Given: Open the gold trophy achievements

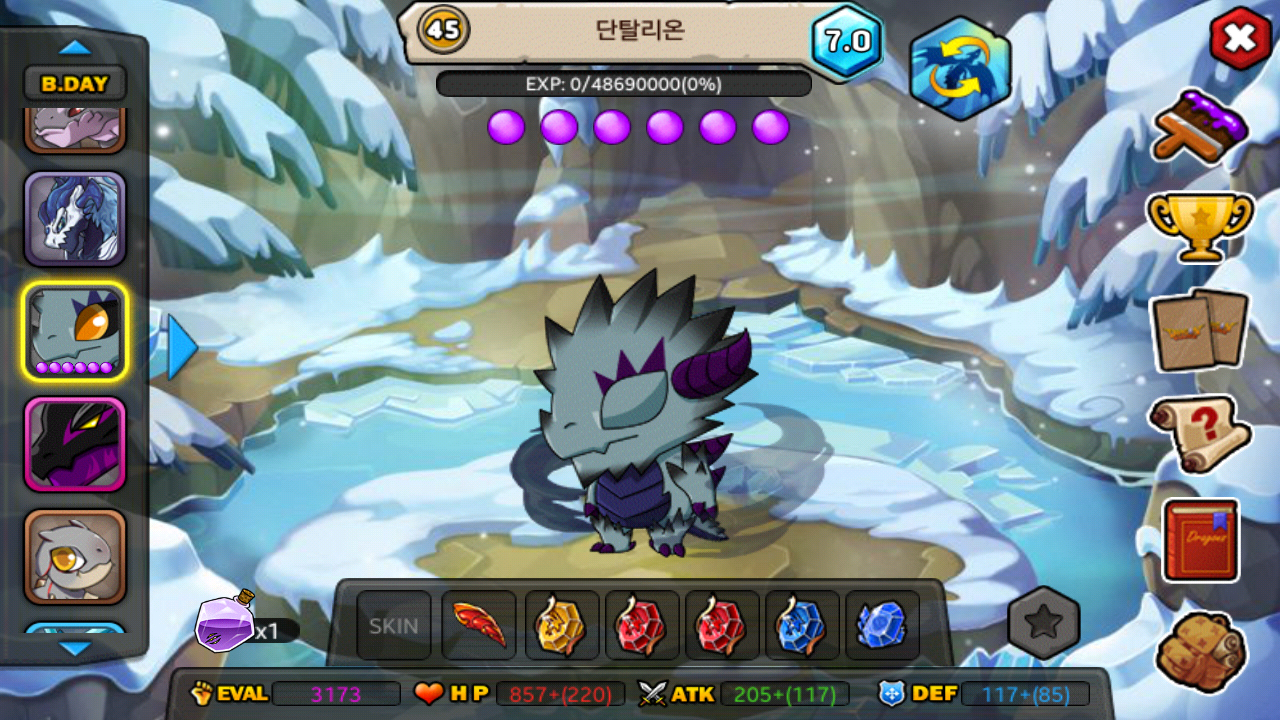Looking at the screenshot, I should (1200, 225).
